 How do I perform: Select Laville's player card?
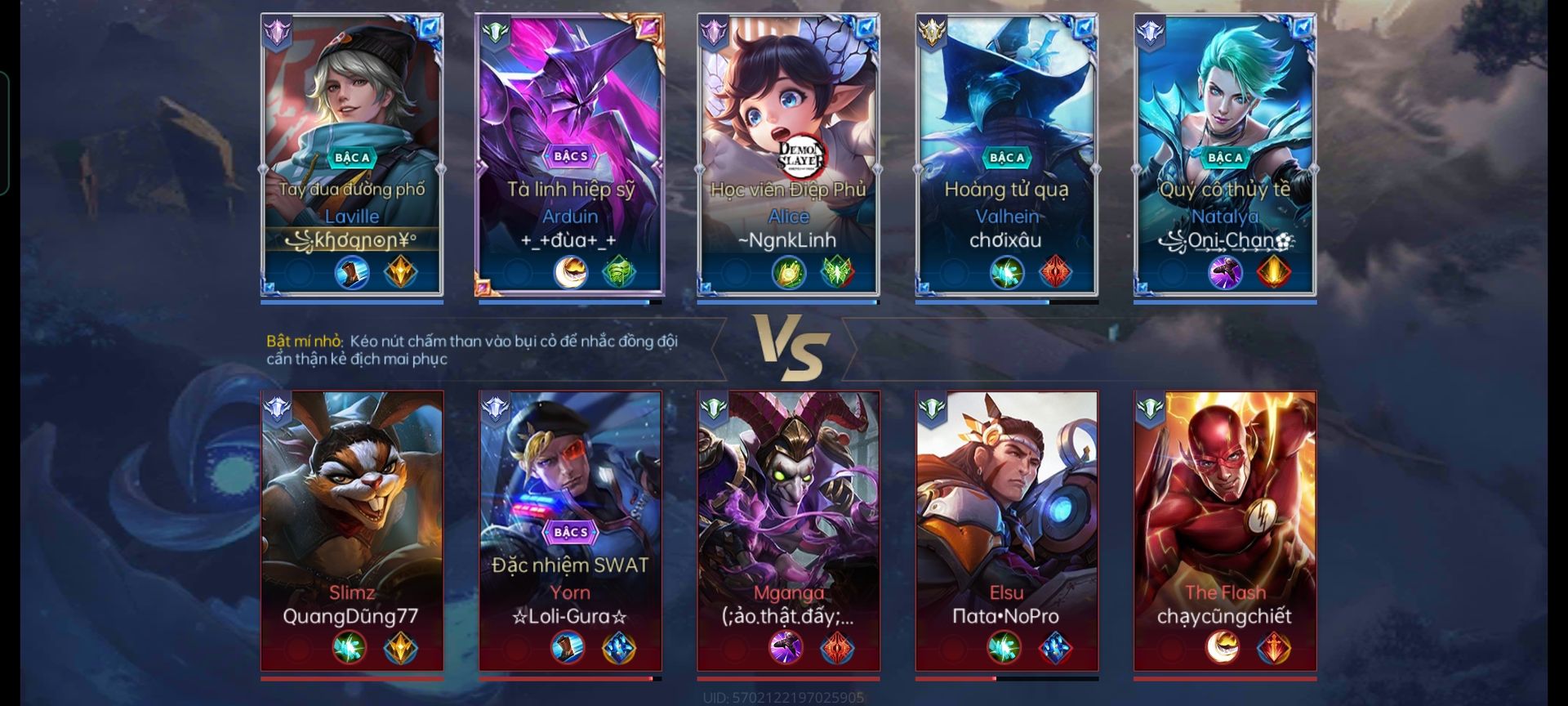(352, 154)
